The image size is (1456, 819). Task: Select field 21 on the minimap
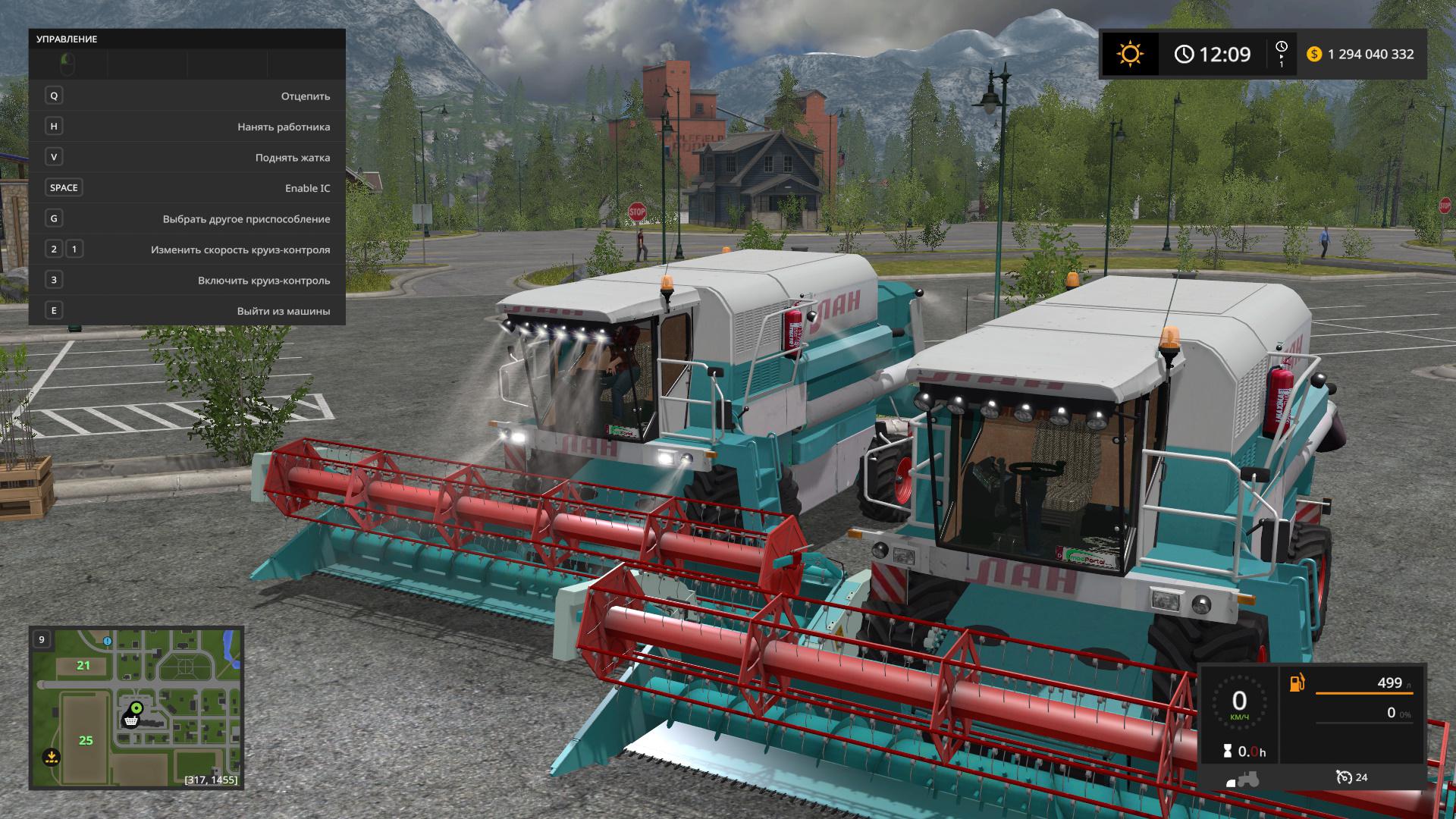[x=83, y=666]
